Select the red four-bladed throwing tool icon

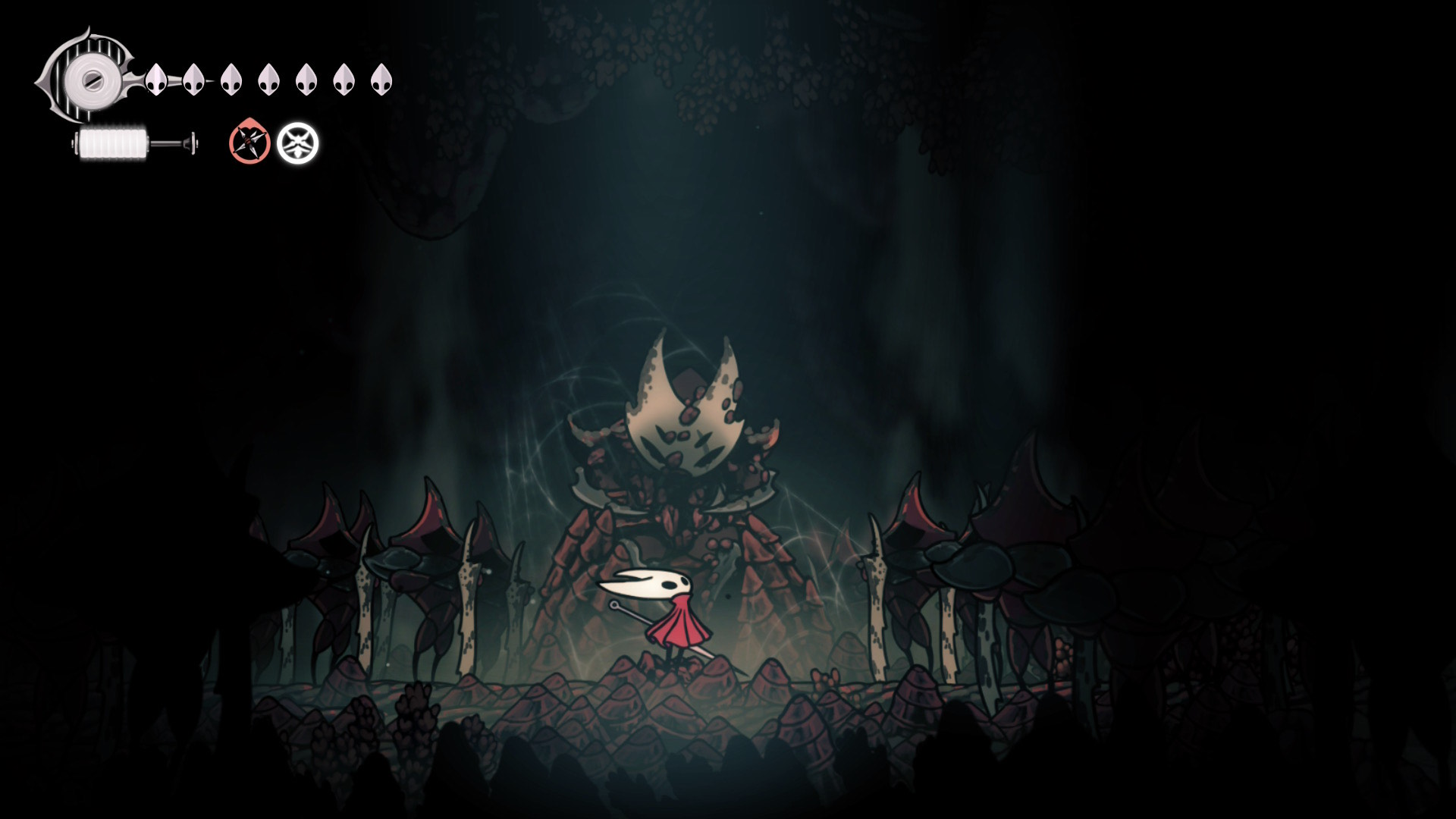(x=249, y=142)
